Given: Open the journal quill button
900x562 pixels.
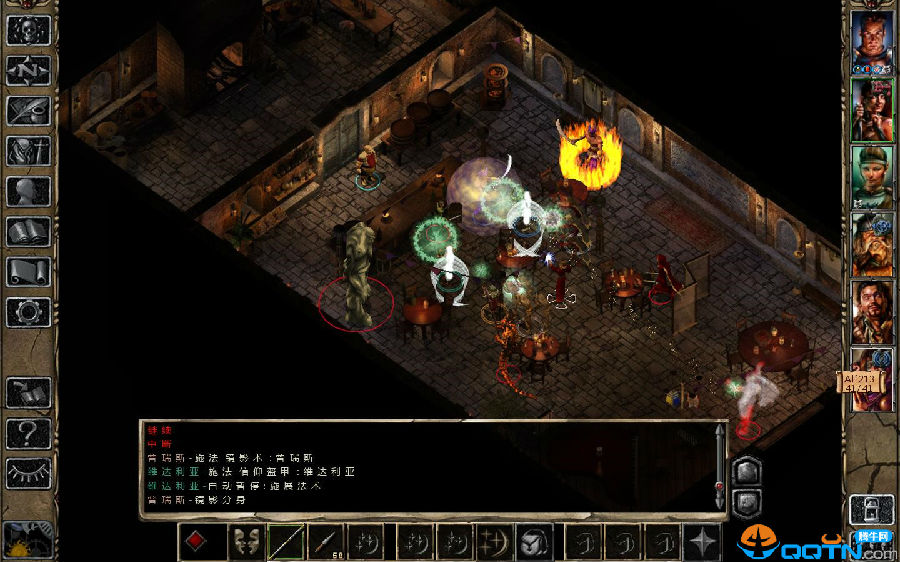Looking at the screenshot, I should [28, 110].
